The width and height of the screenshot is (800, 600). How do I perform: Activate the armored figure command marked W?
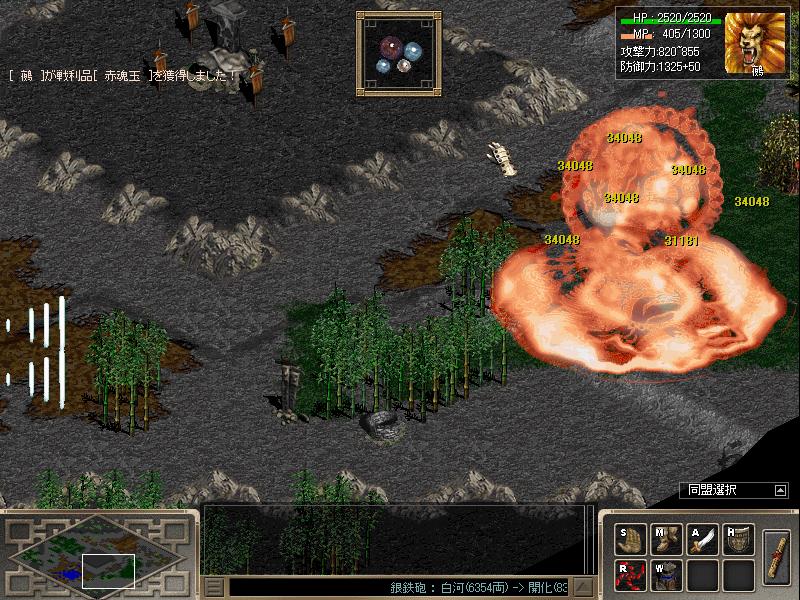pos(666,574)
